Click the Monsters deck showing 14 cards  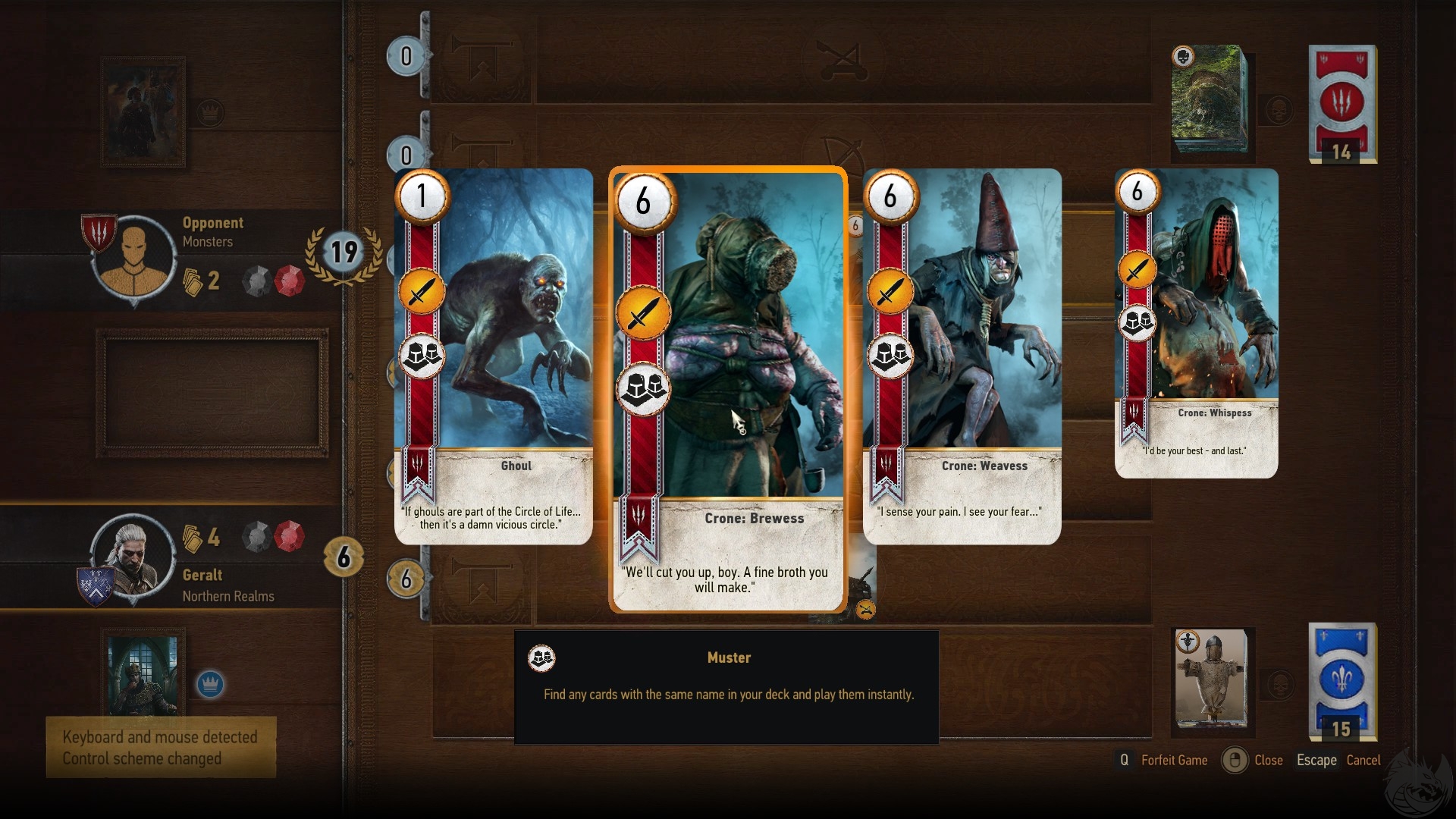[1342, 103]
